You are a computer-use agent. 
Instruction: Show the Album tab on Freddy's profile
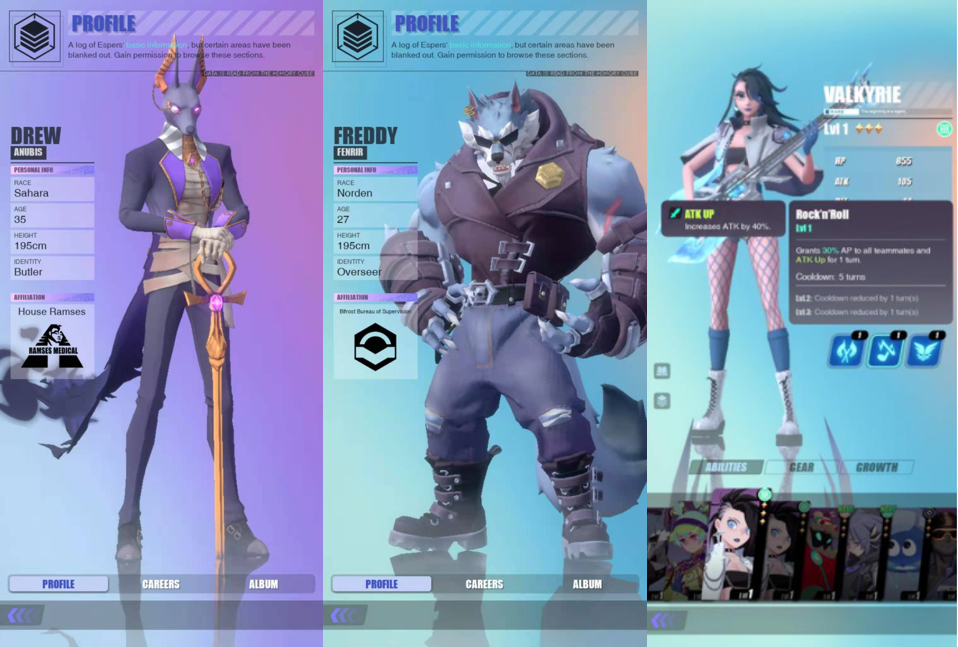pyautogui.click(x=587, y=584)
